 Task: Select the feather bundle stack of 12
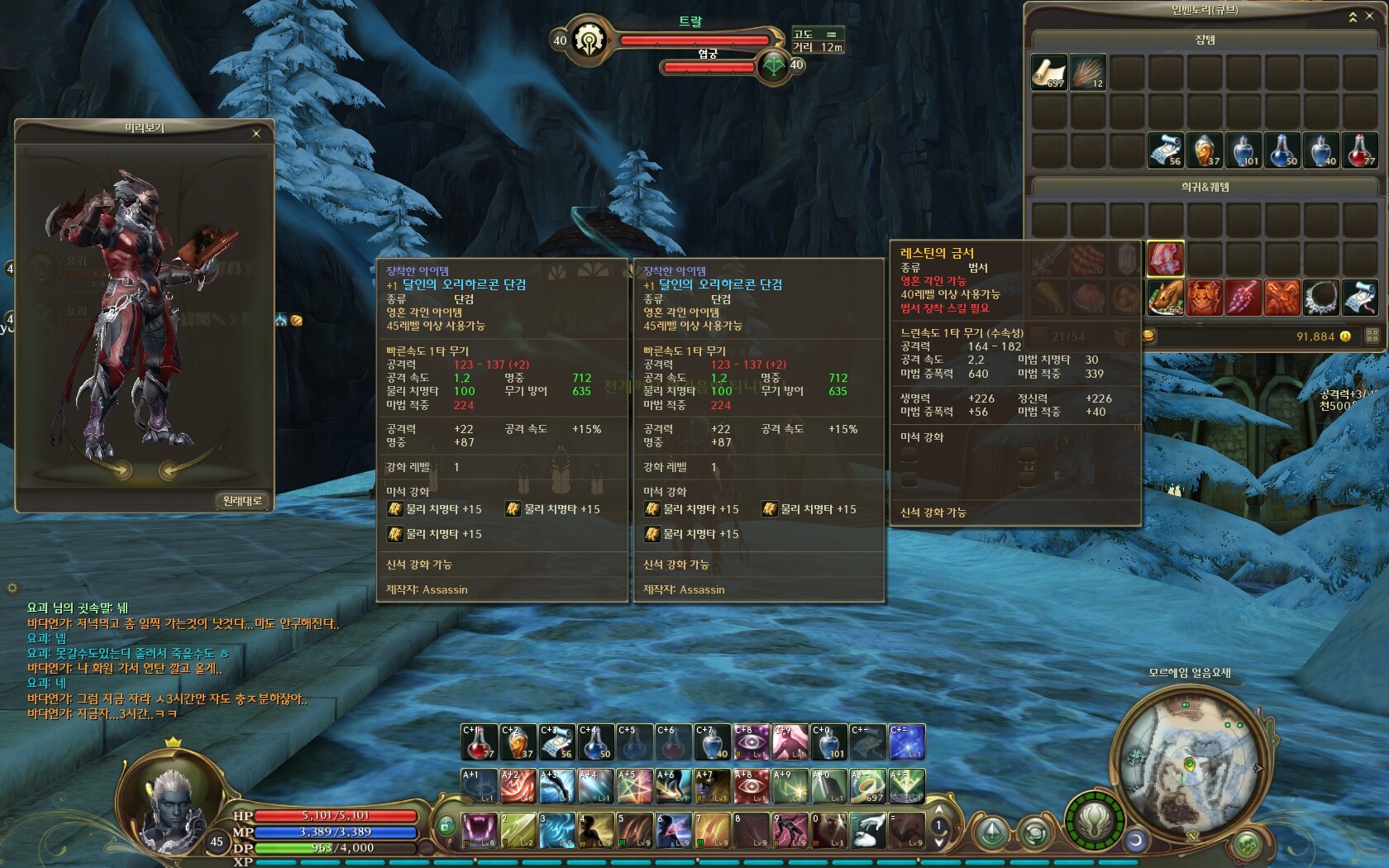[x=1087, y=72]
